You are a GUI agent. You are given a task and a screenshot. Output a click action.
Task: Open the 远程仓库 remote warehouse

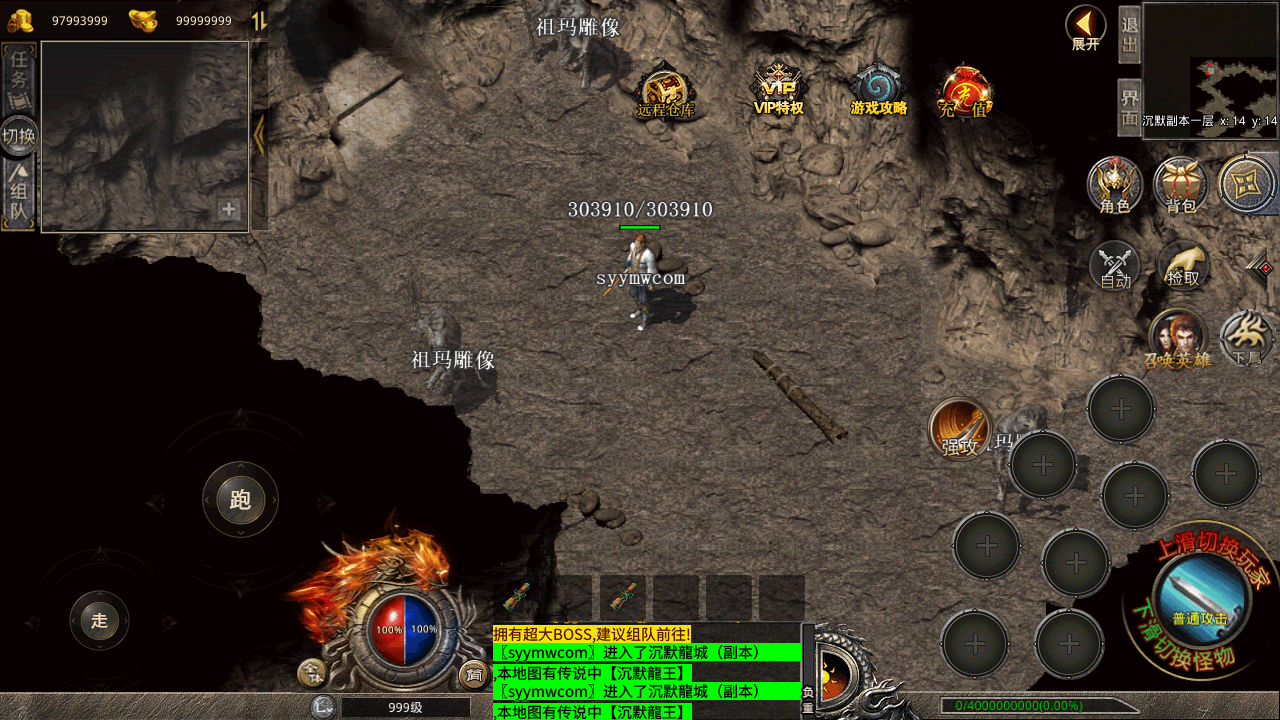(665, 90)
